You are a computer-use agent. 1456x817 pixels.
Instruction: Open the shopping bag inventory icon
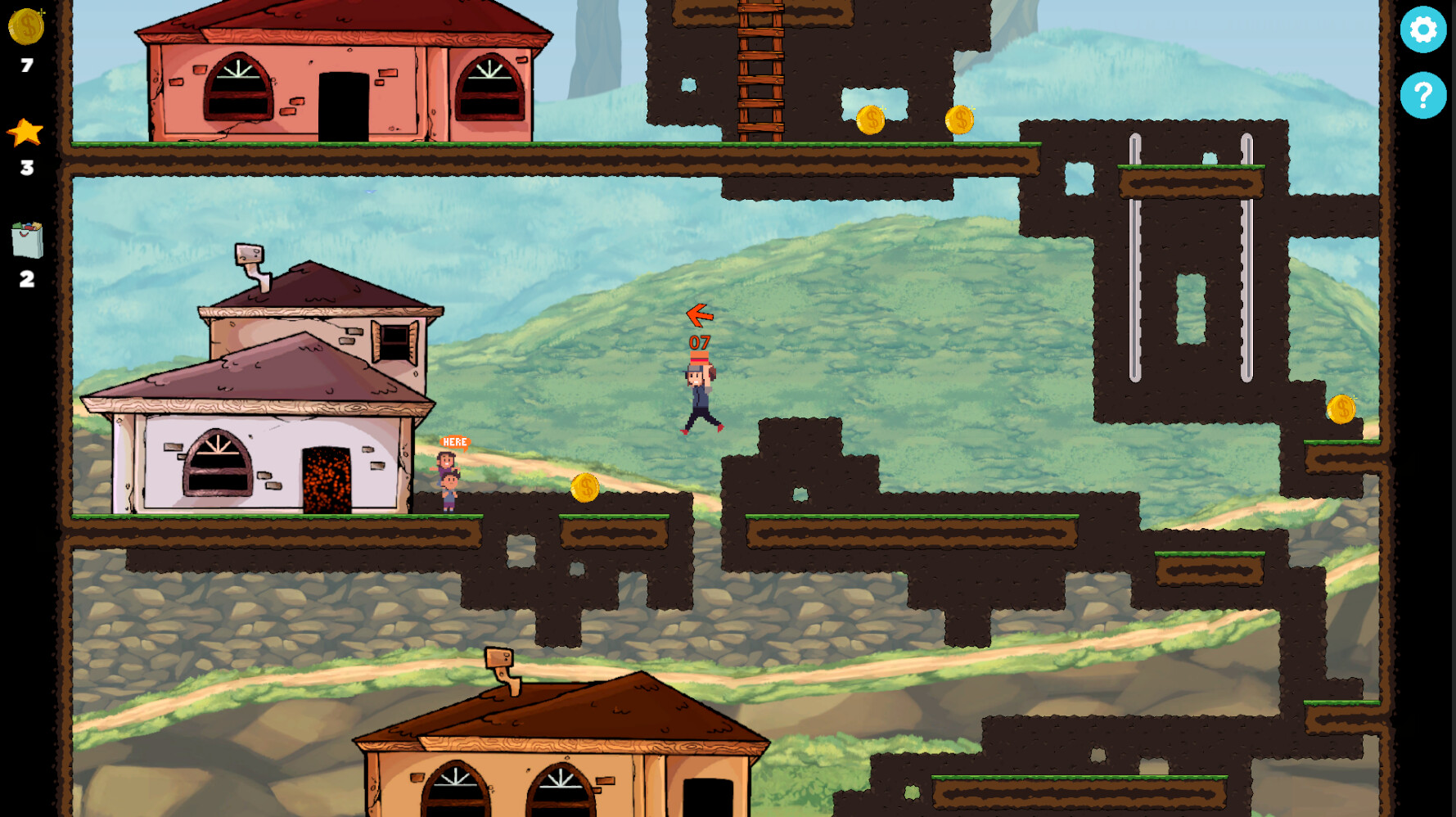25,237
